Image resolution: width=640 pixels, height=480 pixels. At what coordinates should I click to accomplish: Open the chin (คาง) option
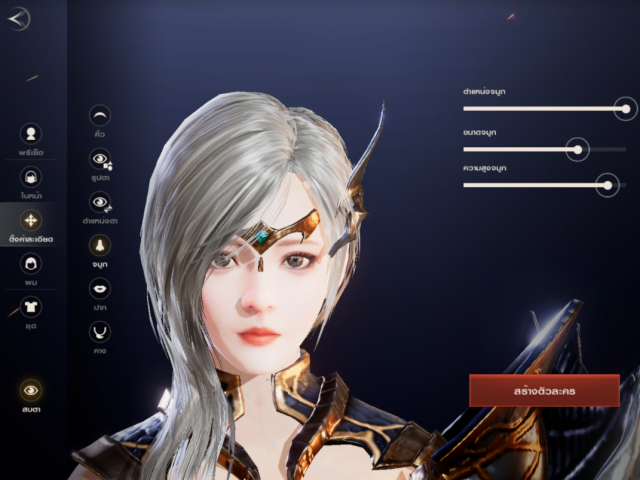100,331
